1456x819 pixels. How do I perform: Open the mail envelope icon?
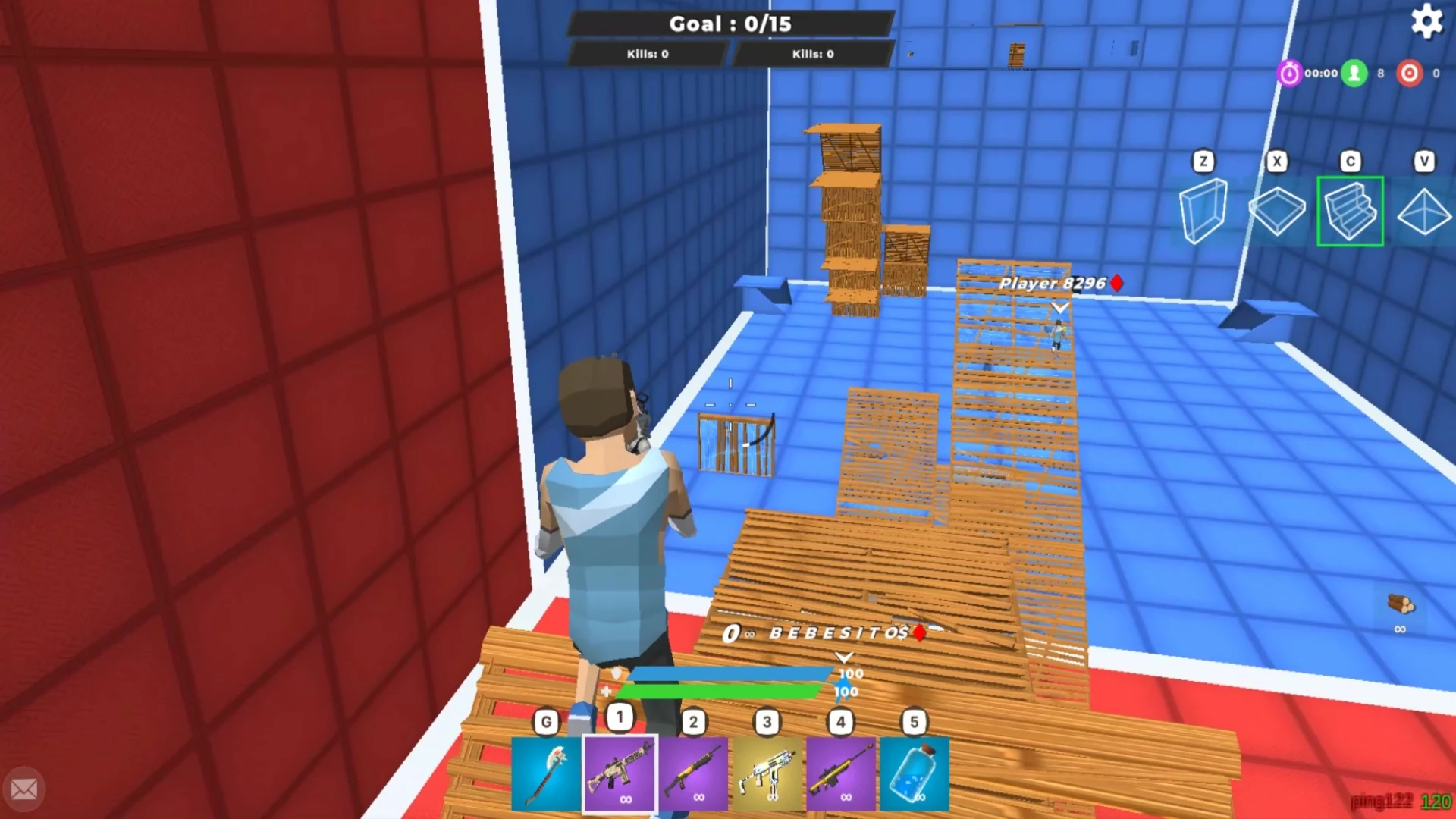point(25,789)
